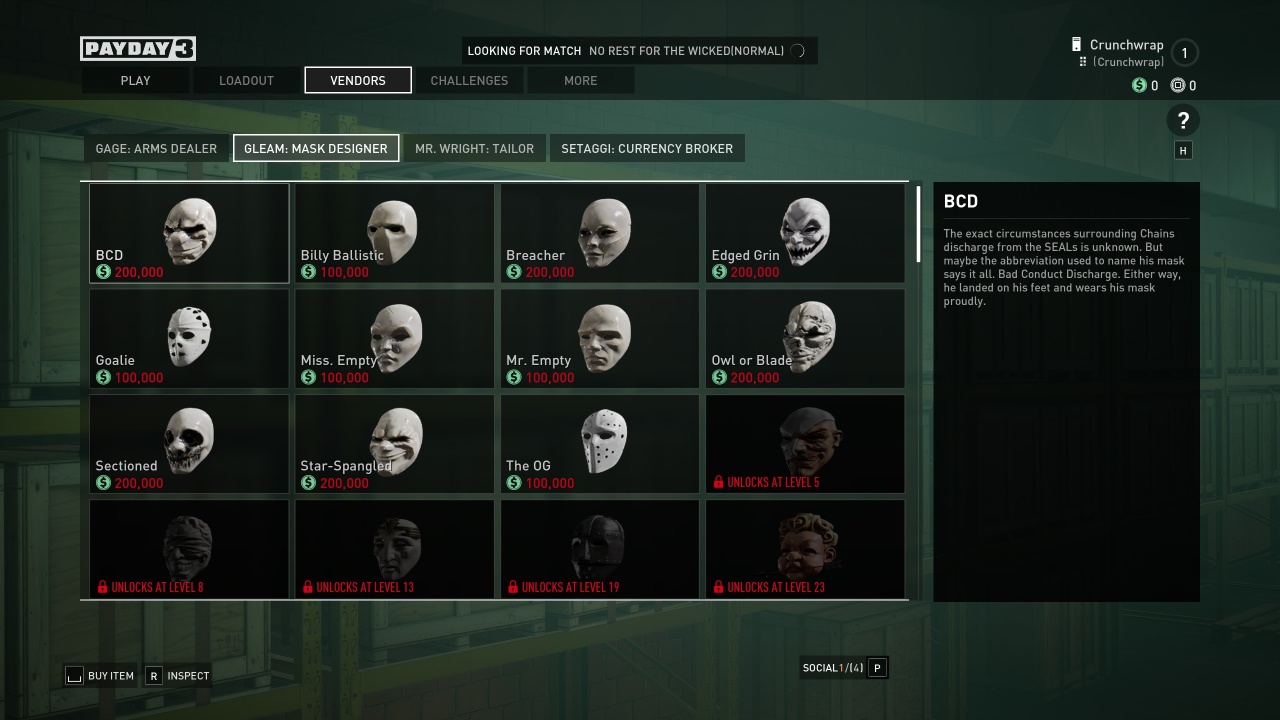
Task: Click the coin currency icon next to cash
Action: (x=1177, y=85)
